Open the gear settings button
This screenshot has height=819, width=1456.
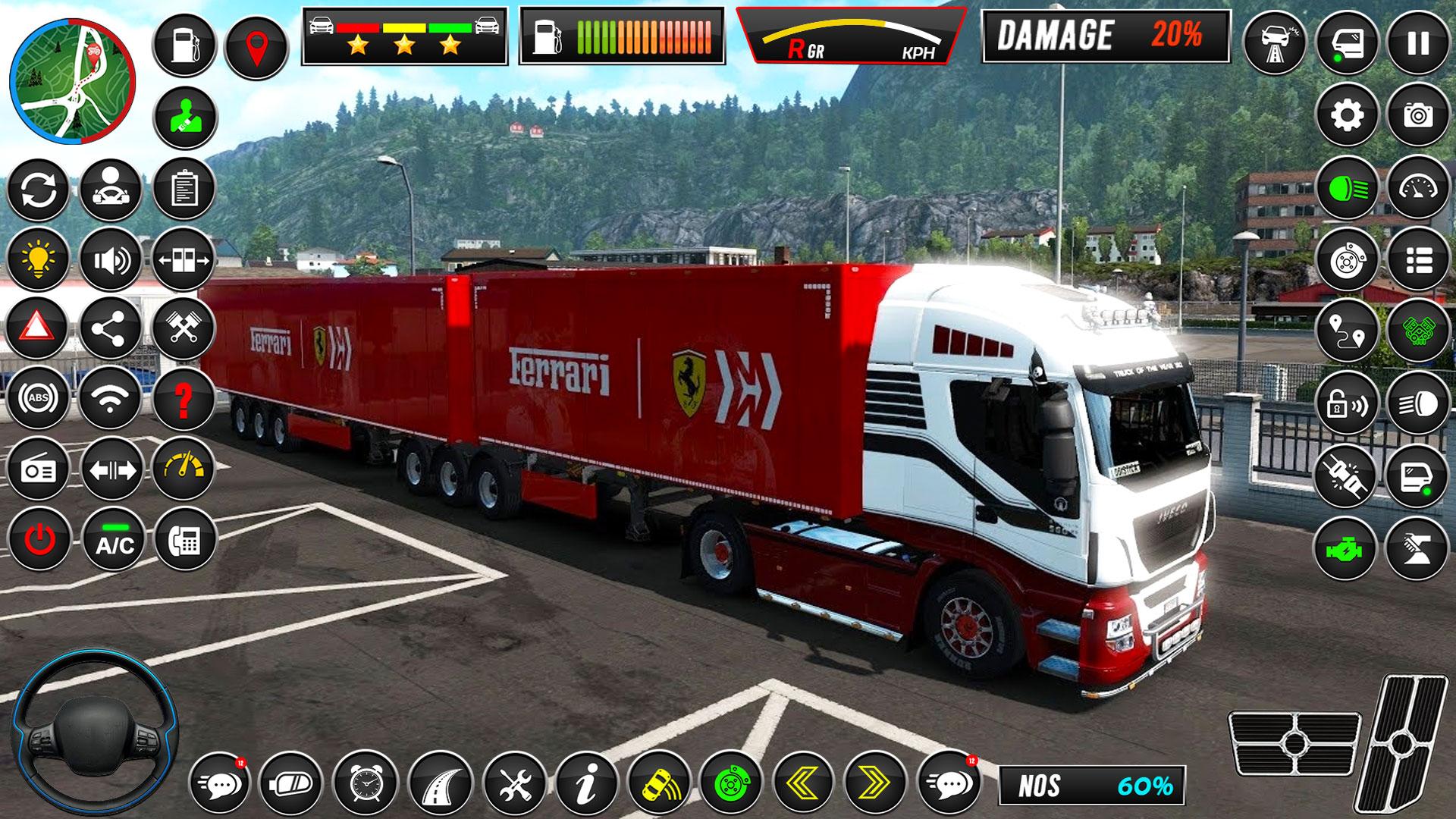tap(1347, 115)
